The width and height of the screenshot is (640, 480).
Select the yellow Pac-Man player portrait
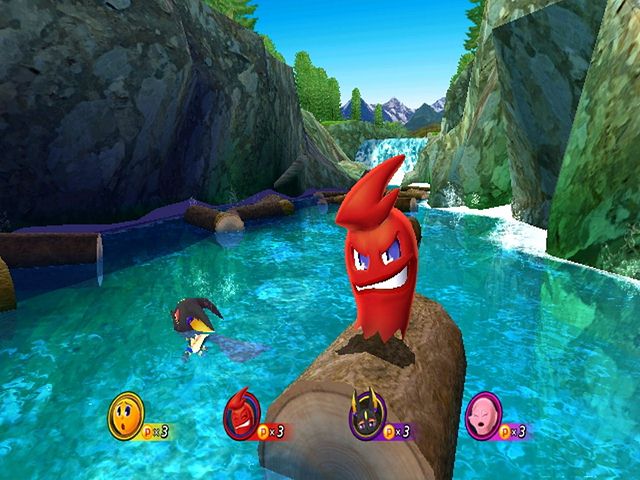(126, 414)
